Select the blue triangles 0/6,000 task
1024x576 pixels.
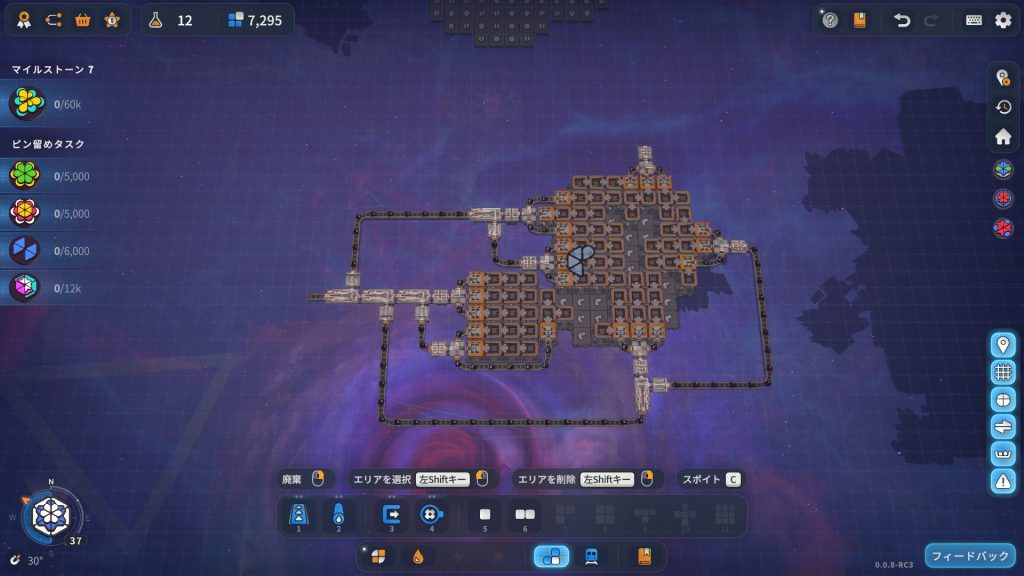(x=24, y=251)
